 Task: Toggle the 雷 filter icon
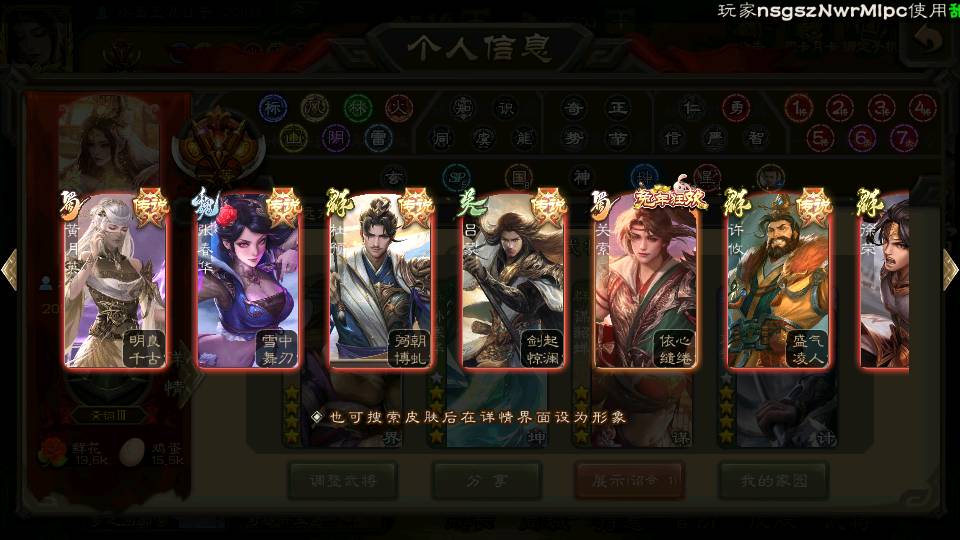[x=377, y=137]
